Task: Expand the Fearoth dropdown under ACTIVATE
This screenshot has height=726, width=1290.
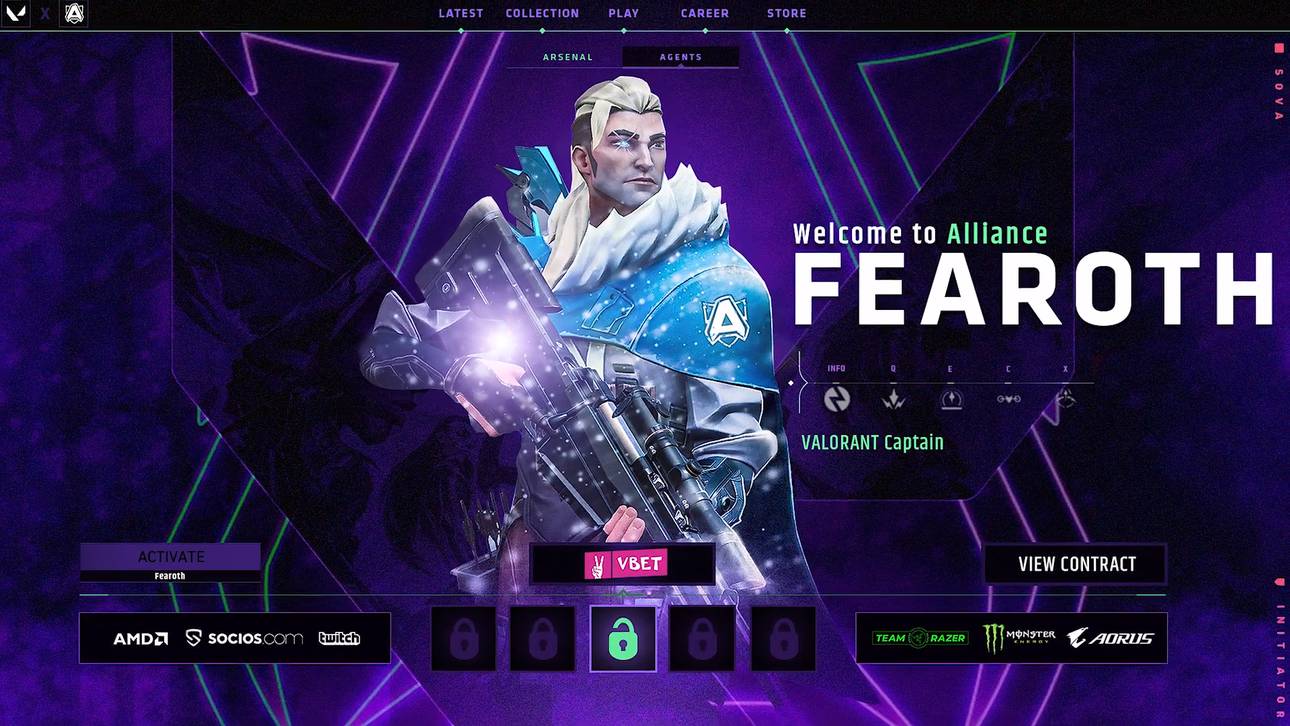Action: [170, 576]
